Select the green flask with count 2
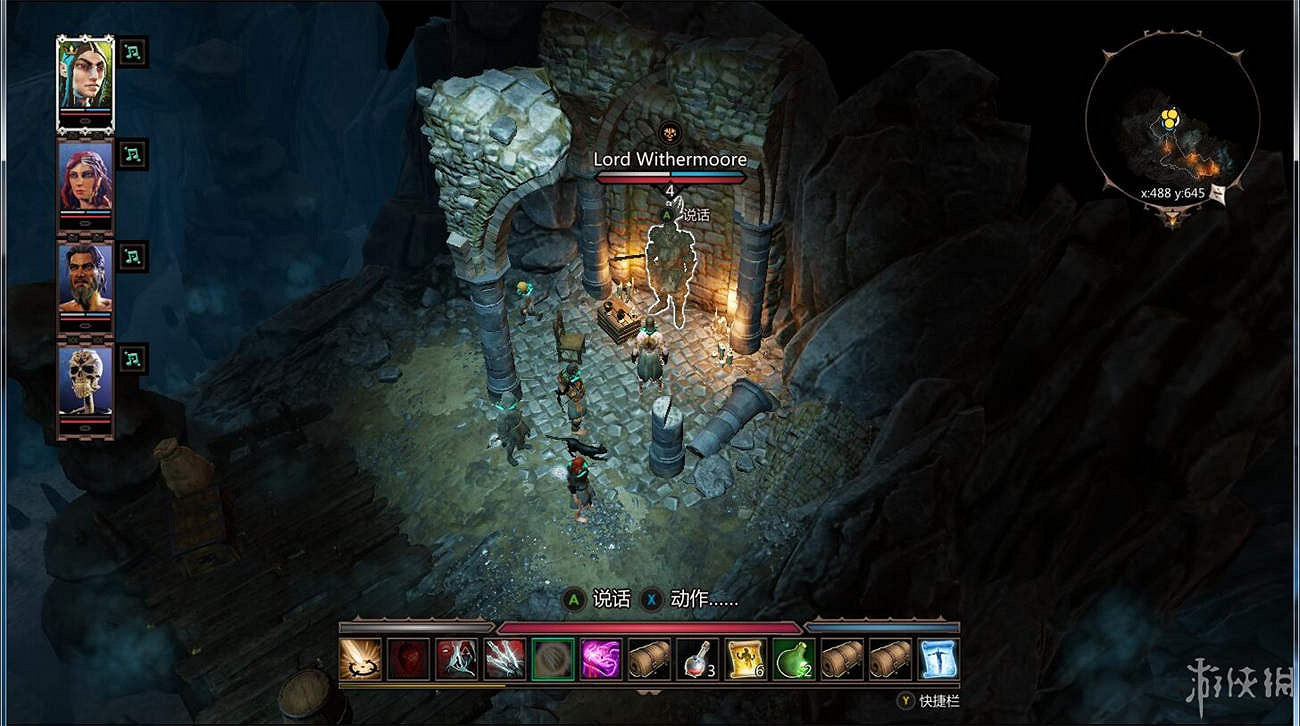 coord(793,659)
